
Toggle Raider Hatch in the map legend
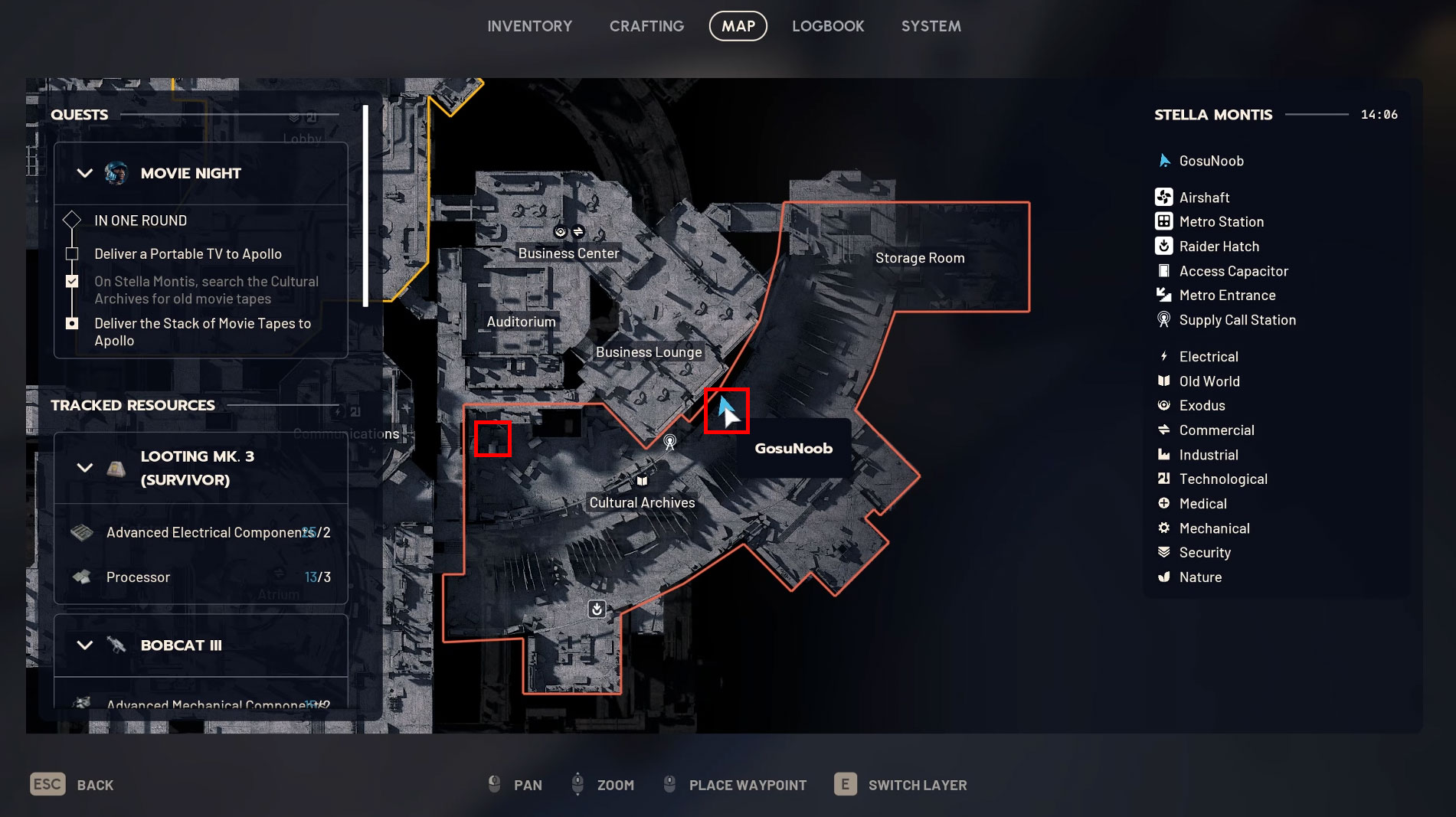pyautogui.click(x=1219, y=247)
